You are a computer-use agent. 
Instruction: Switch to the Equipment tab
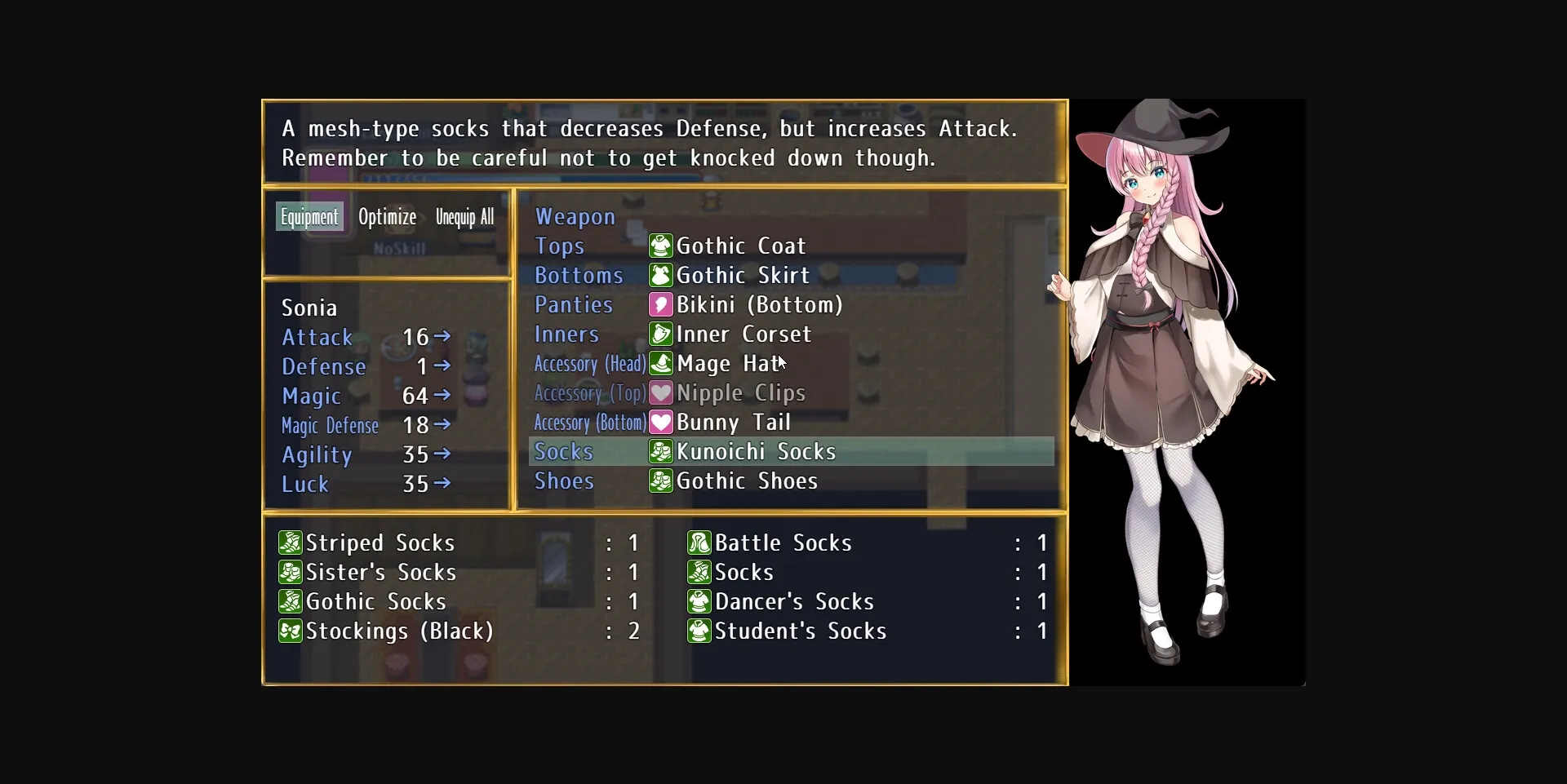(x=309, y=216)
